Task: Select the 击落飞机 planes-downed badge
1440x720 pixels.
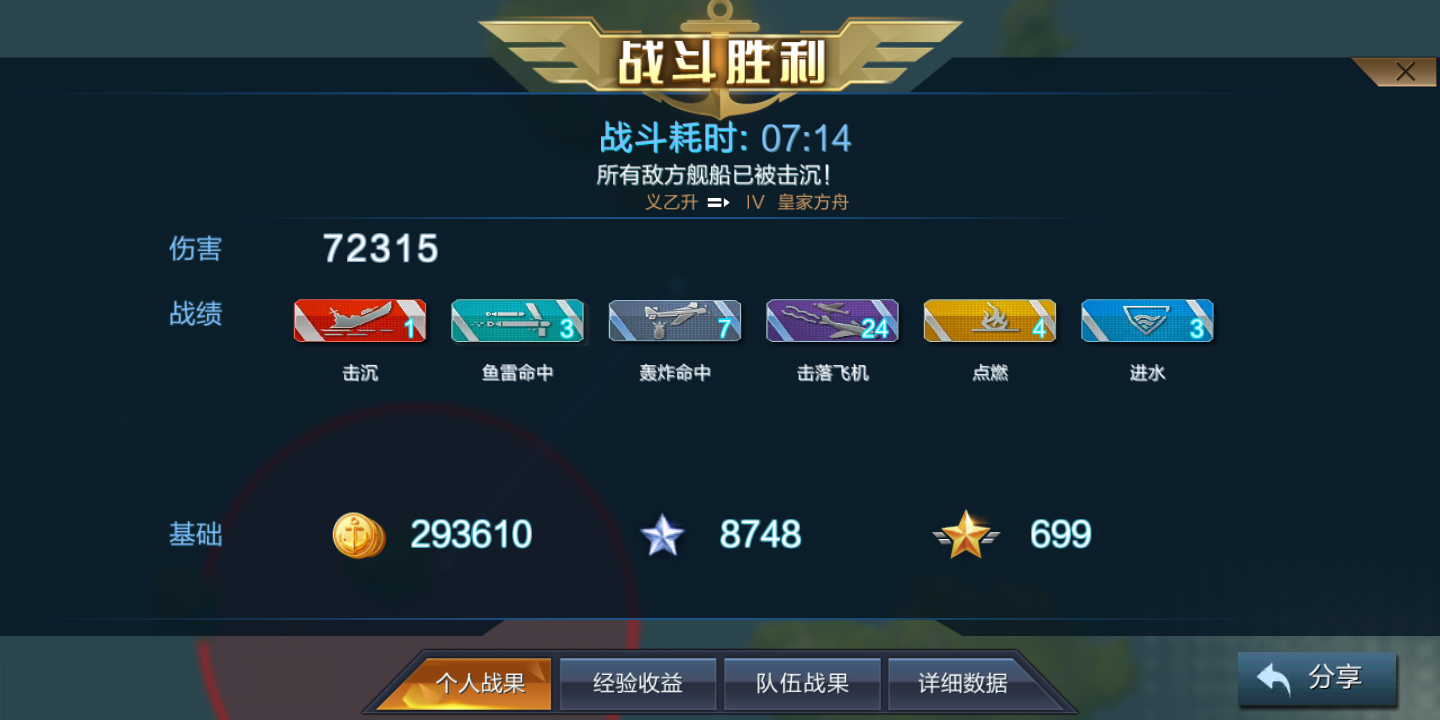Action: click(832, 321)
